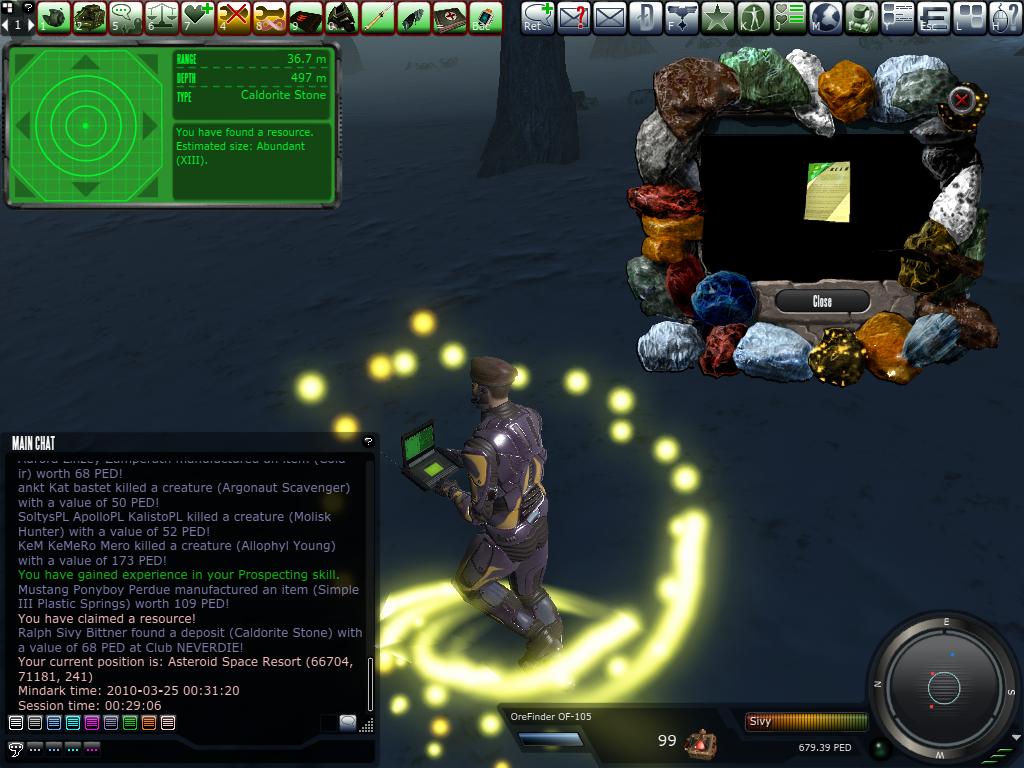Activate the green heart heal action
The width and height of the screenshot is (1024, 768).
[198, 16]
